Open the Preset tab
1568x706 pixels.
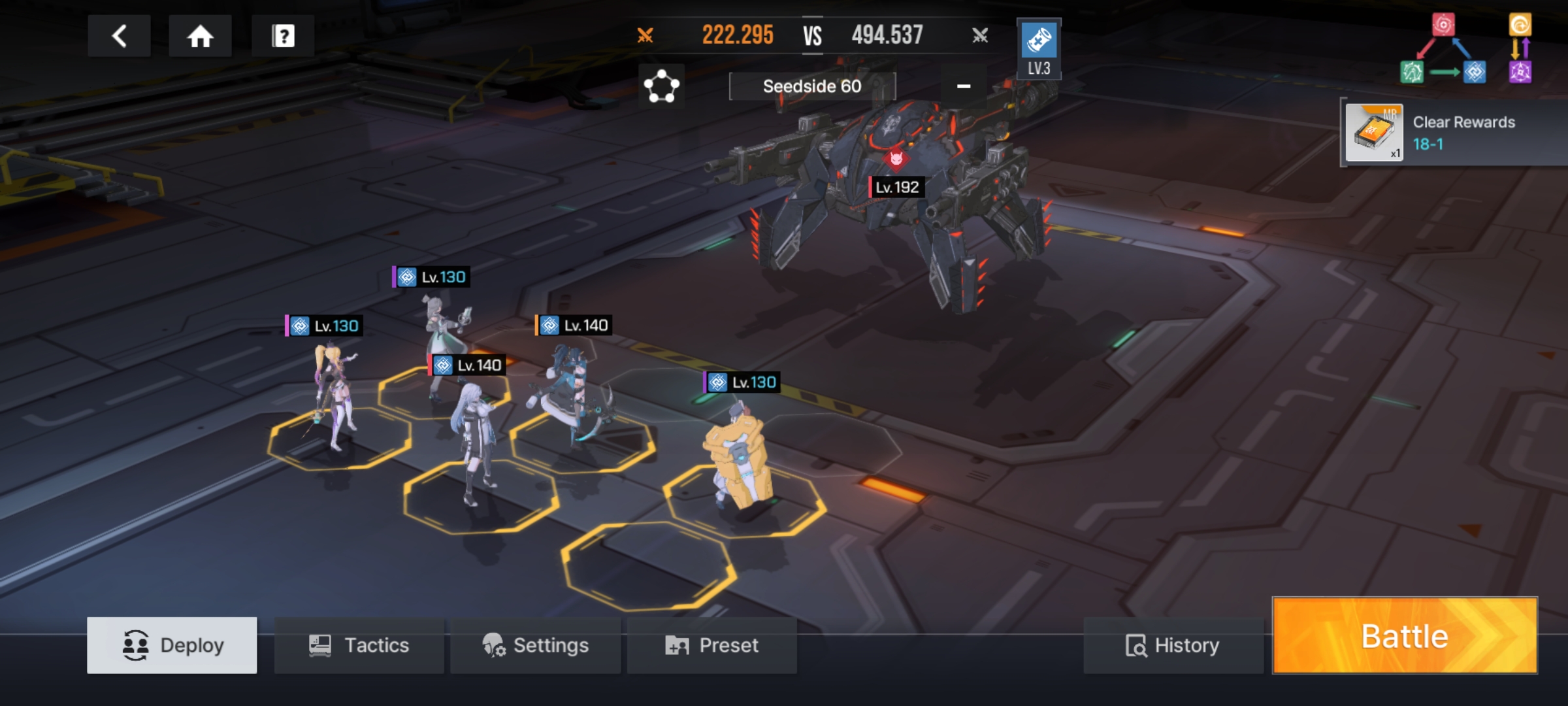click(x=711, y=645)
